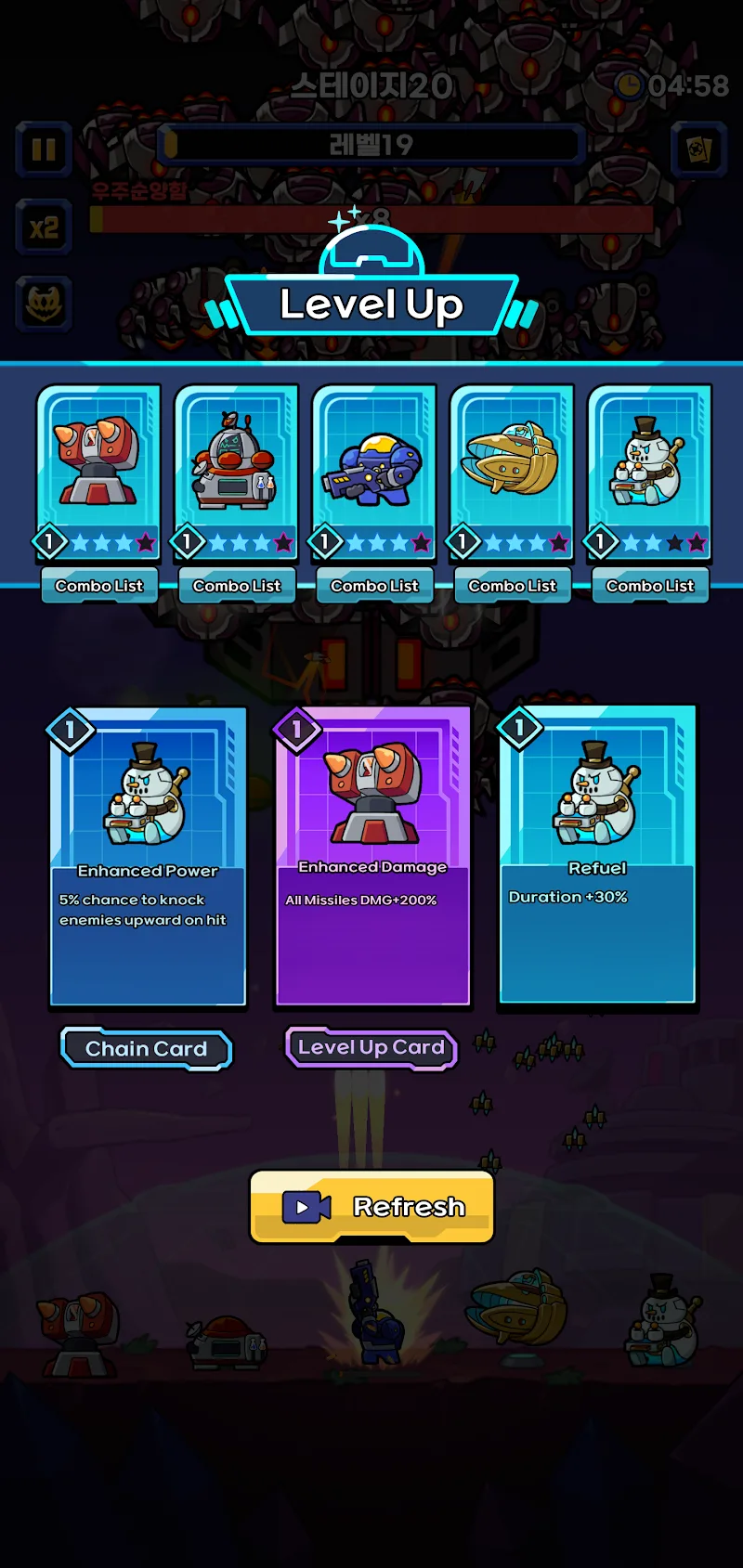Show Combo List for blue mech soldier
This screenshot has height=1568, width=743.
point(374,586)
